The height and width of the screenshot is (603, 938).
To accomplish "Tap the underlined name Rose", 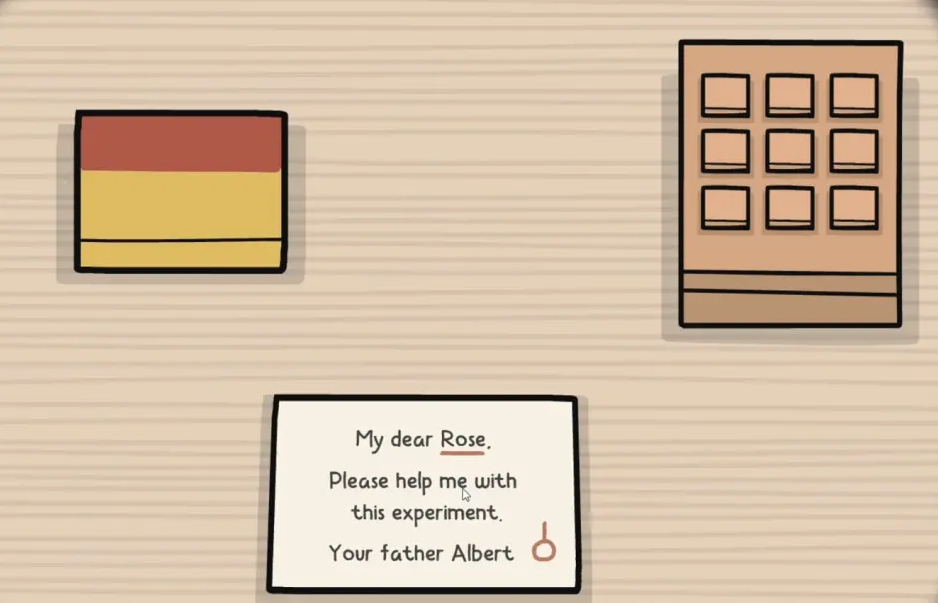I will [x=462, y=439].
